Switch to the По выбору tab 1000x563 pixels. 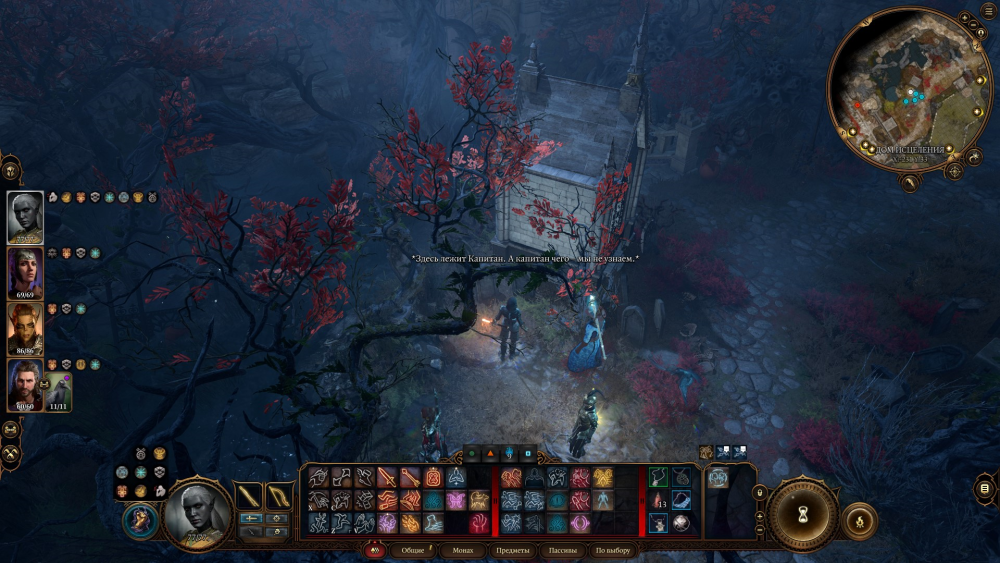[613, 551]
